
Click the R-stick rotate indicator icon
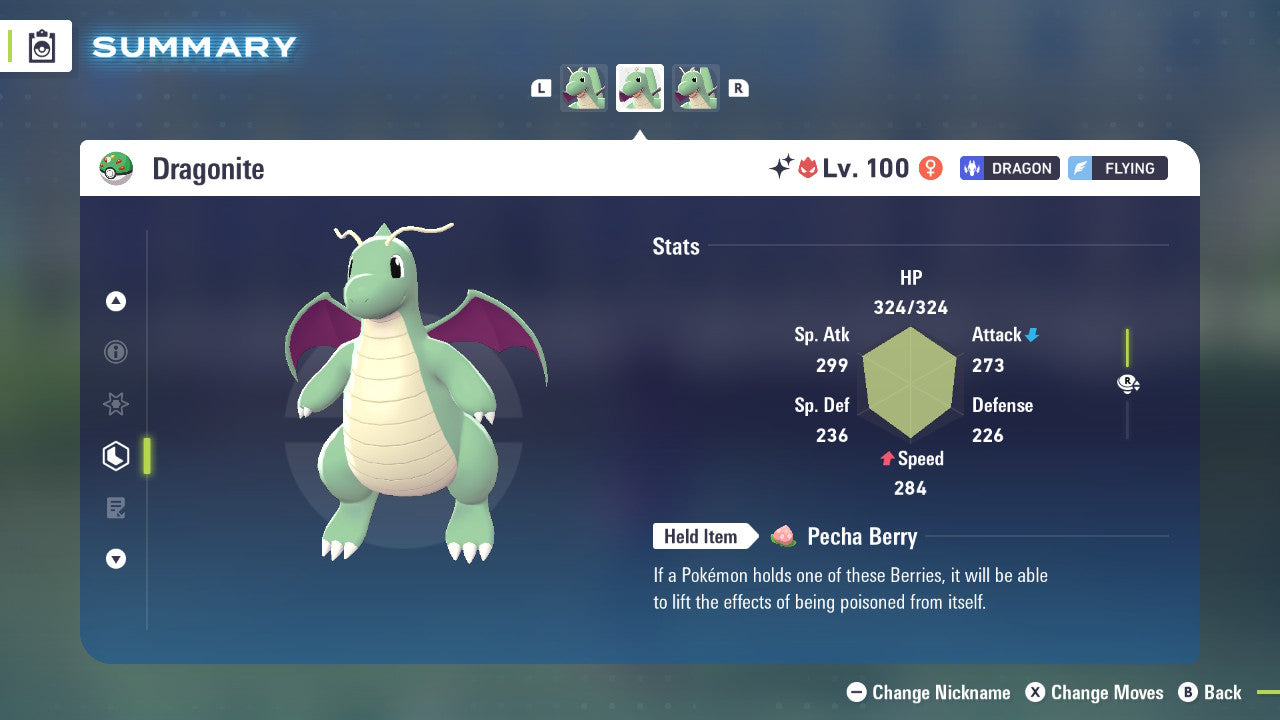click(x=1128, y=383)
